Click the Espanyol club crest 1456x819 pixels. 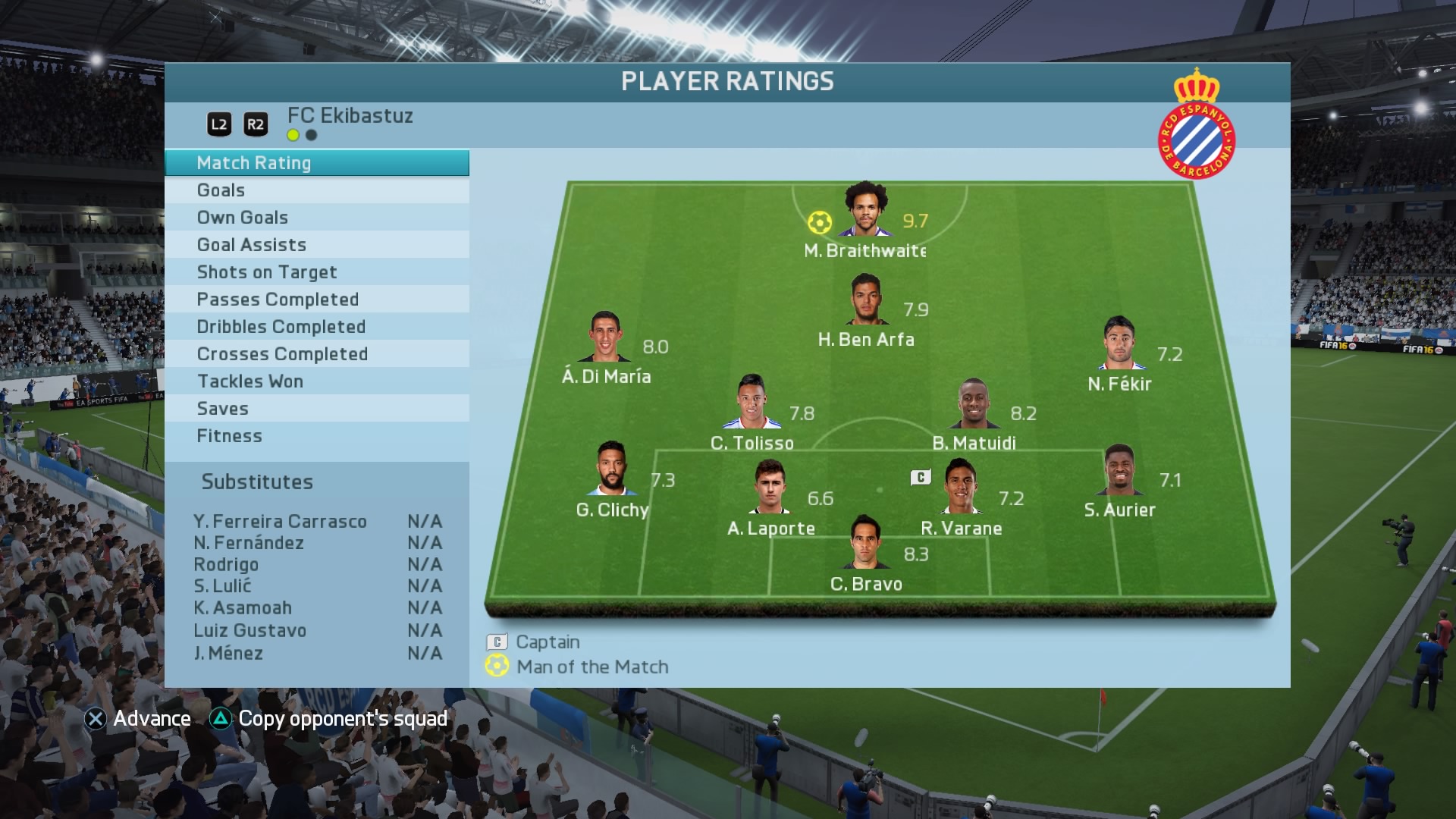pyautogui.click(x=1196, y=125)
